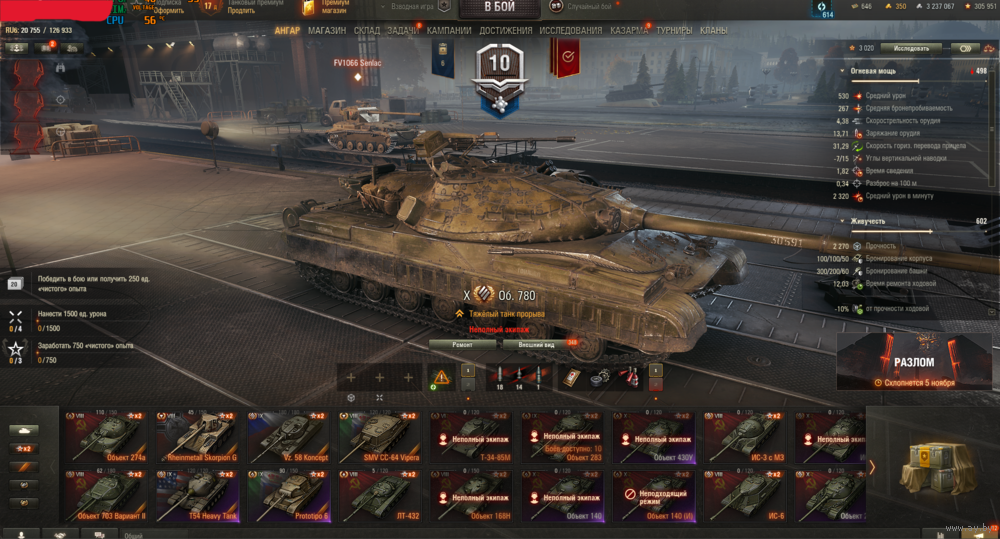
Task: Pick the T54 Heavy Tank from carousel
Action: (198, 493)
